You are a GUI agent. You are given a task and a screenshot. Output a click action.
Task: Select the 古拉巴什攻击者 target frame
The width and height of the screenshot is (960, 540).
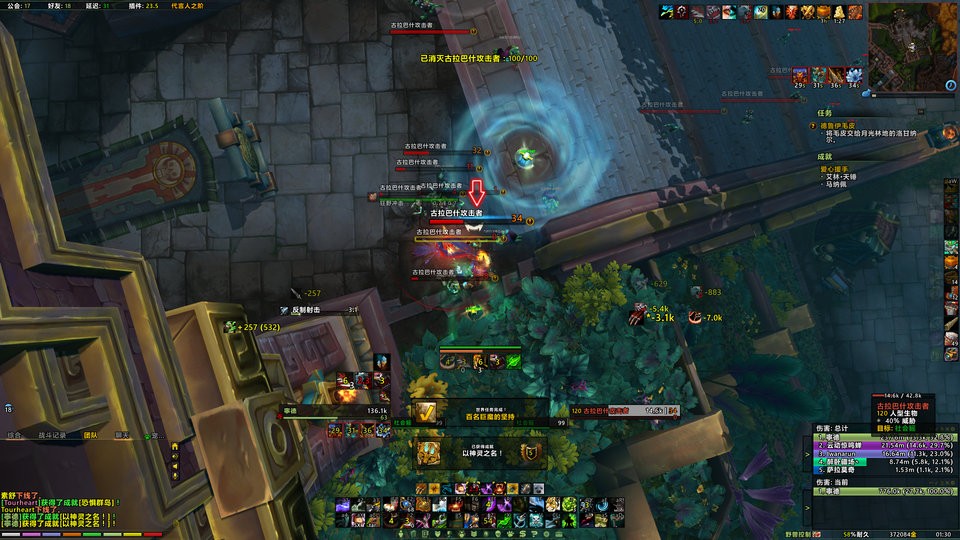coord(620,410)
